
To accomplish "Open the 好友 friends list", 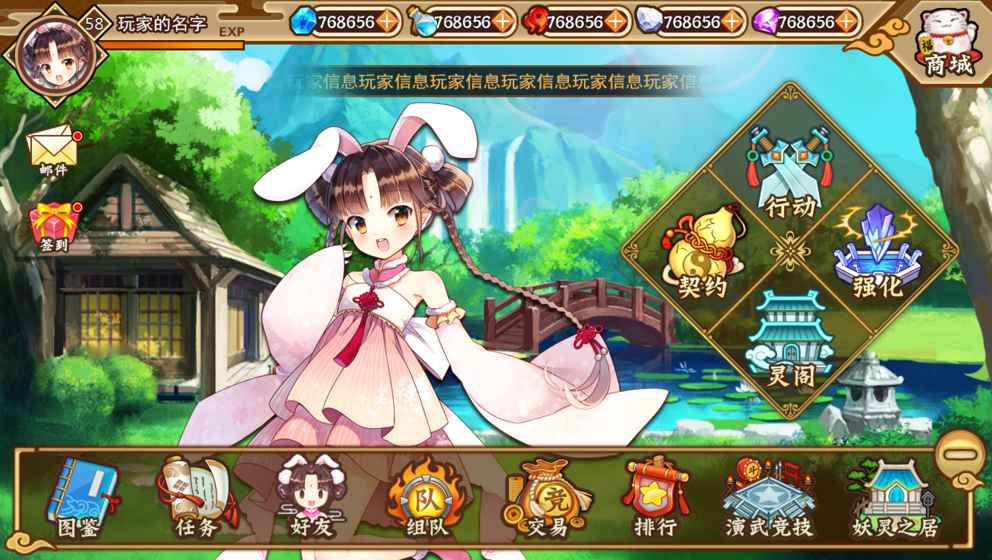I will 309,497.
